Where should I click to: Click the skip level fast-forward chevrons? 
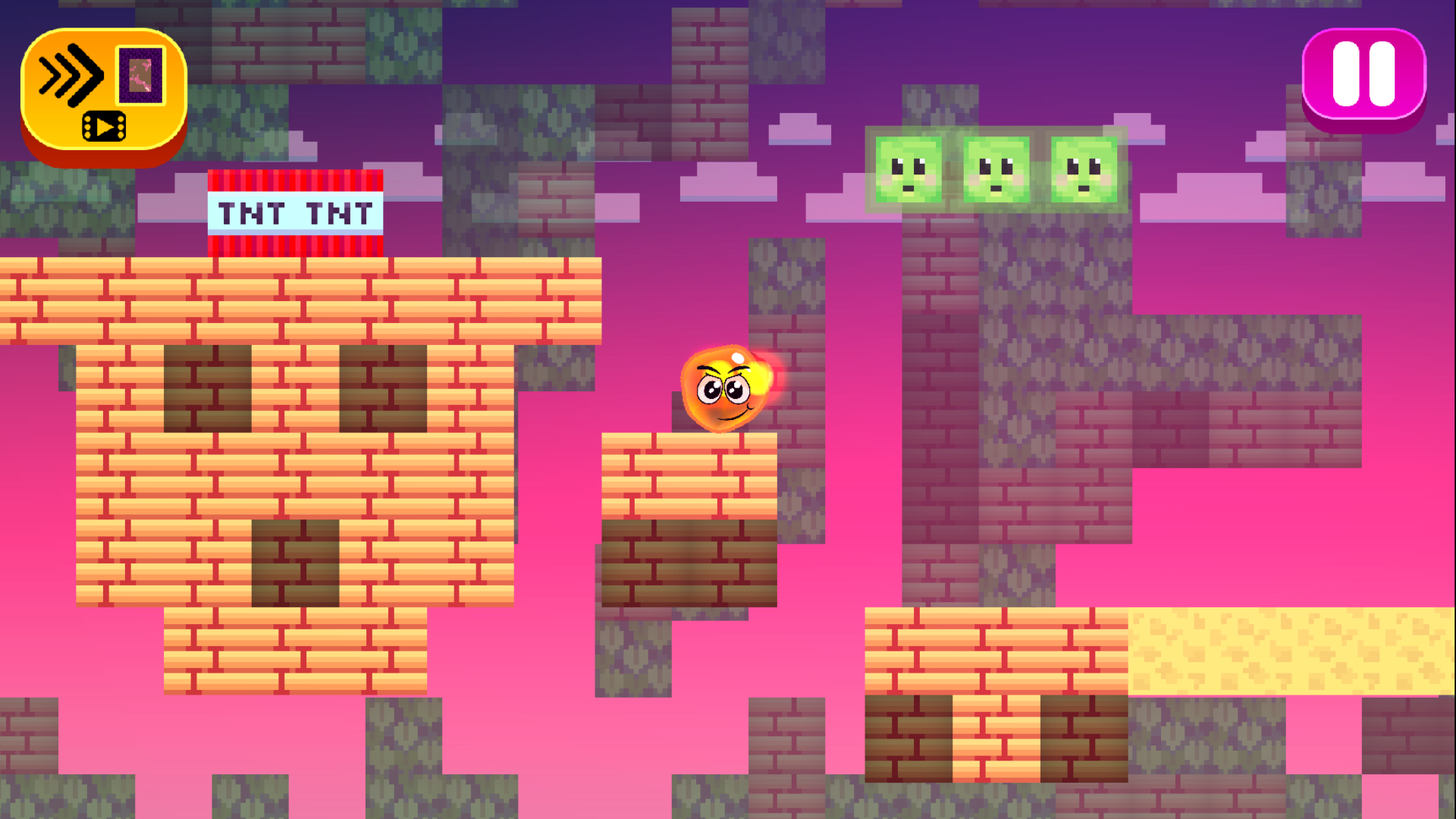click(x=72, y=74)
